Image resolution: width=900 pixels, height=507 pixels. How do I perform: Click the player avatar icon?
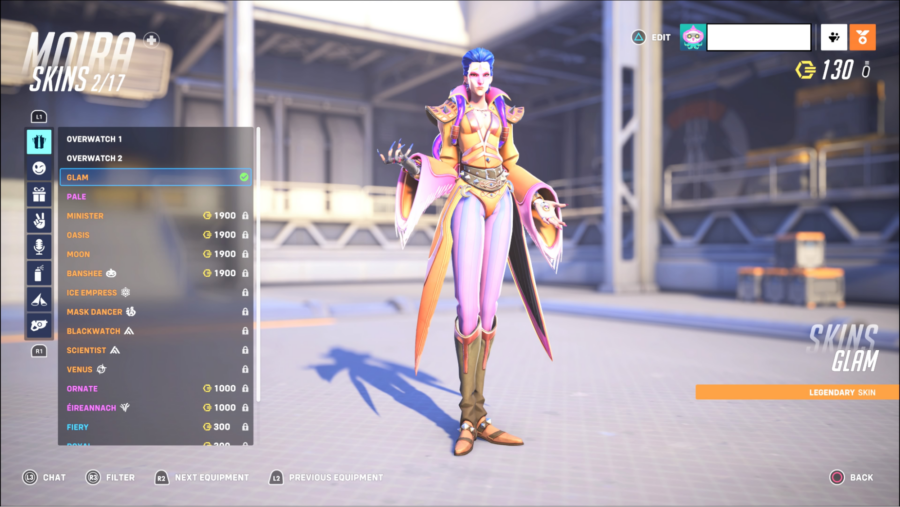(692, 38)
